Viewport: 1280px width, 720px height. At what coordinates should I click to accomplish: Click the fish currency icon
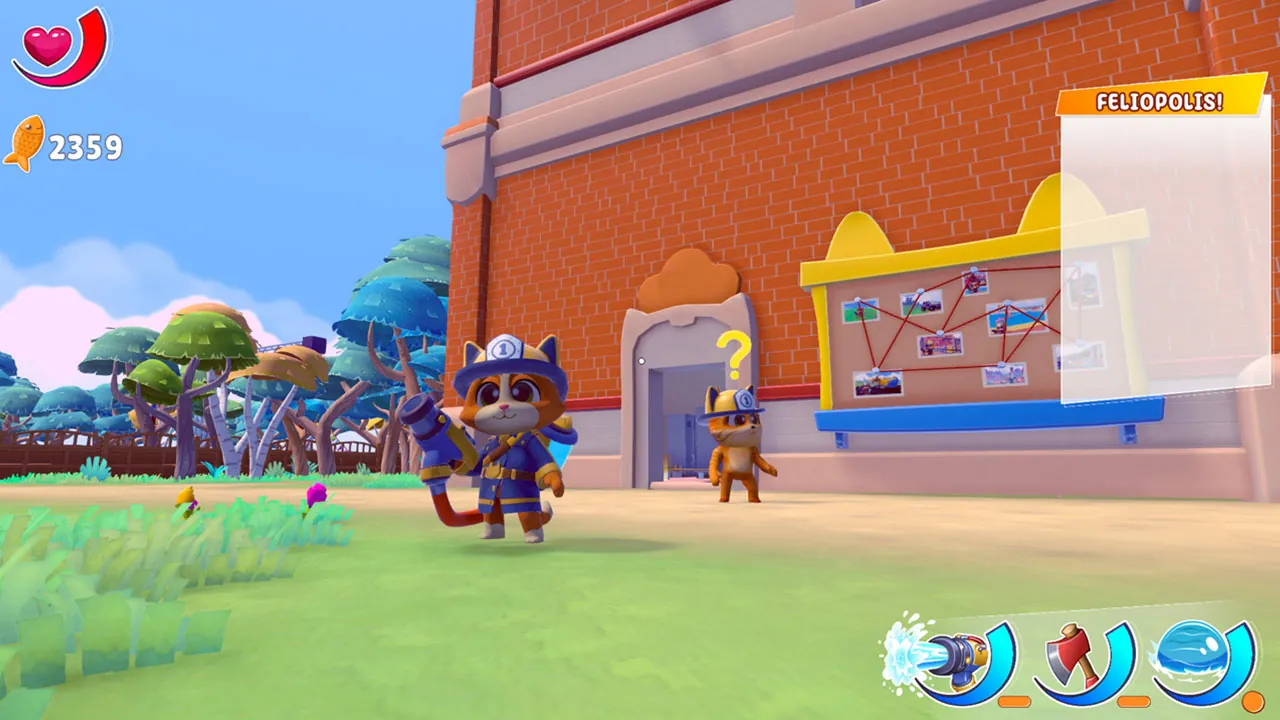(28, 146)
